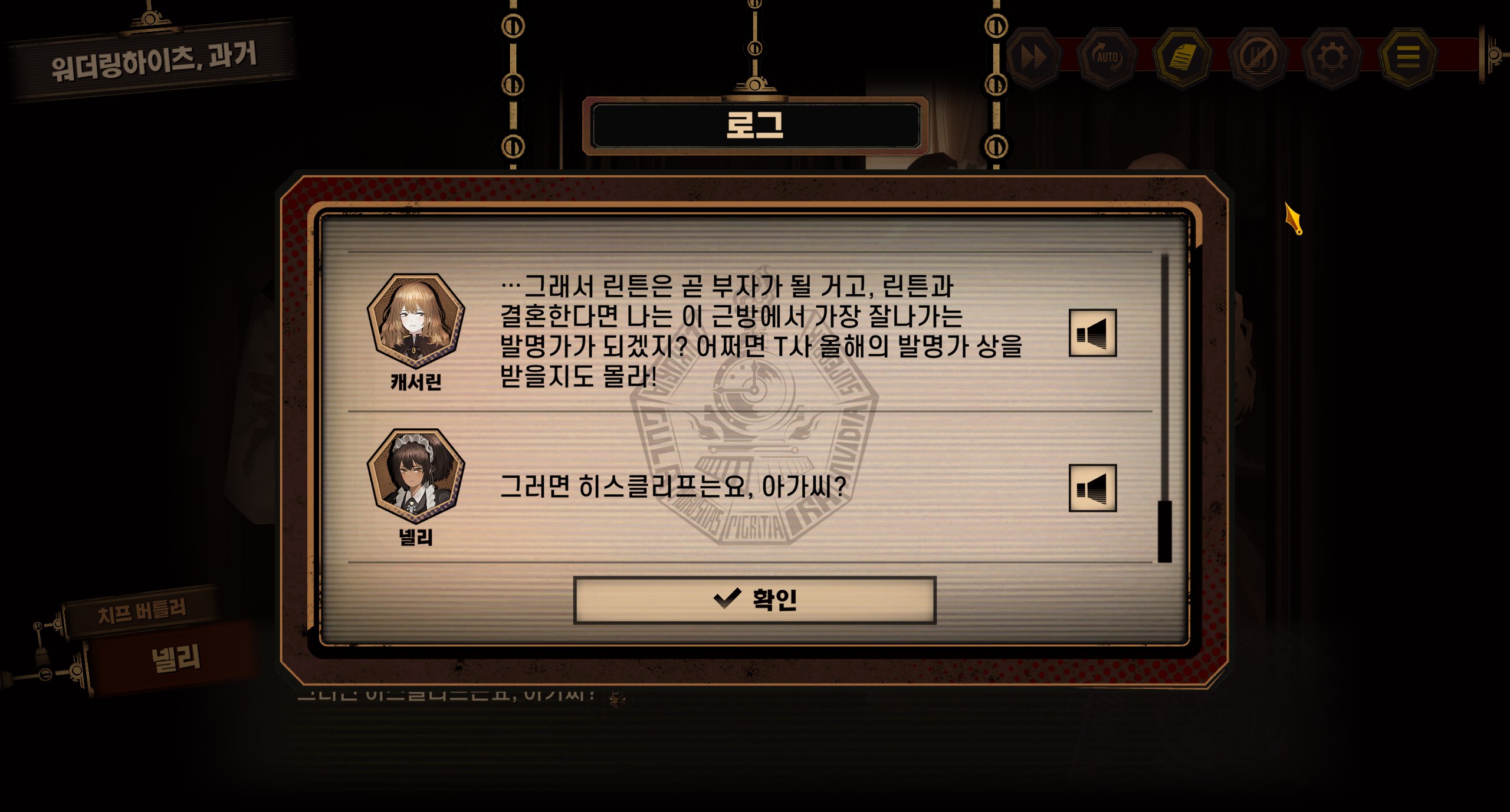This screenshot has height=812, width=1510.
Task: Toggle AUTO dialogue mode
Action: point(1107,57)
